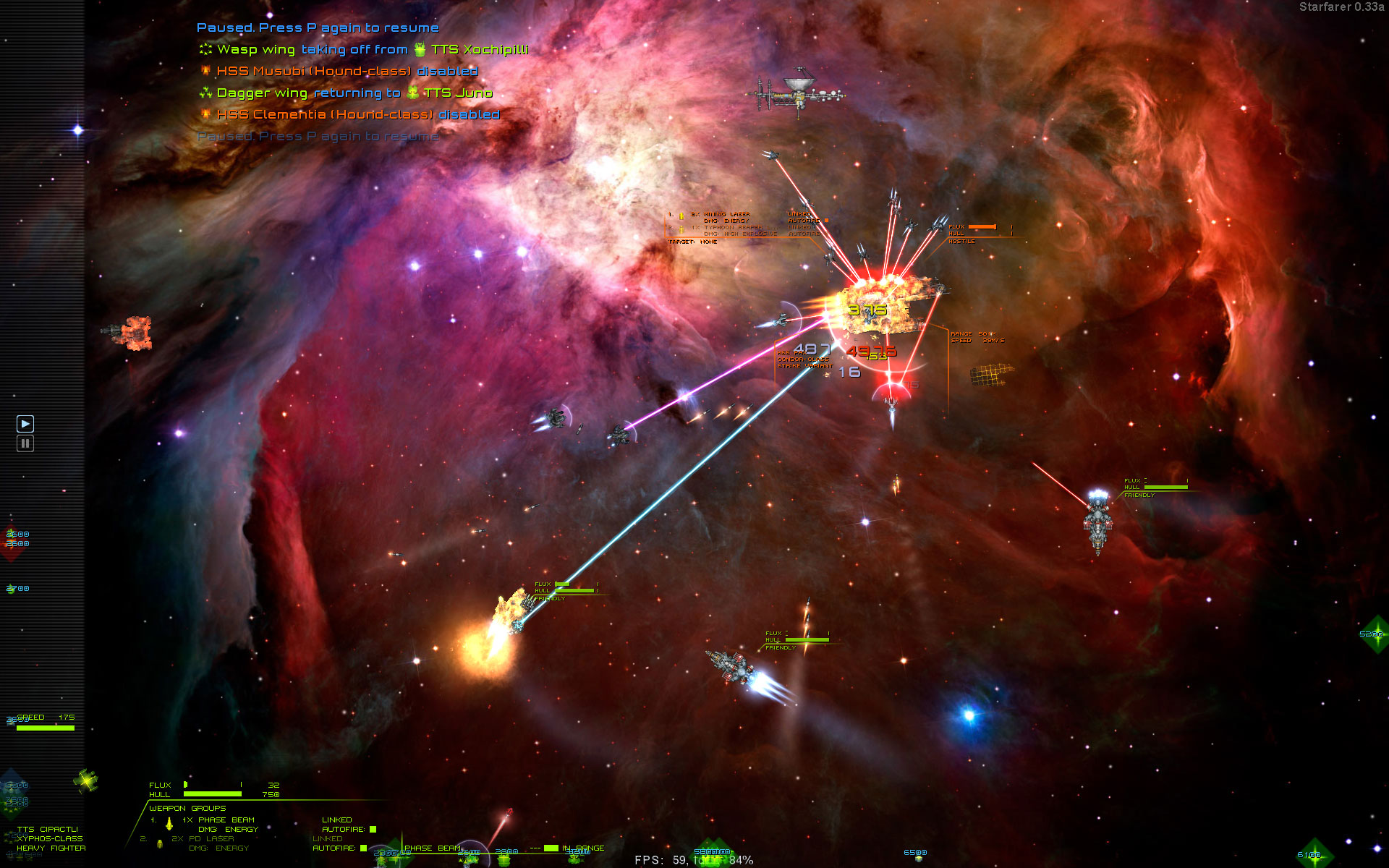The image size is (1389, 868).
Task: Click the 'Target: None' field on hostile panel
Action: 693,241
